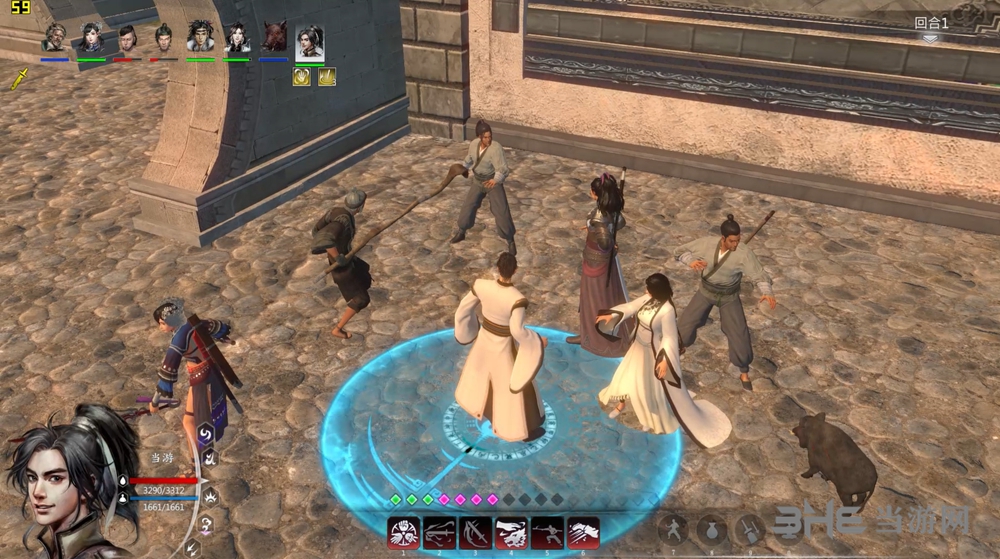Activate the swirl hexagon icon beside portrait
The image size is (1000, 559).
[x=204, y=433]
